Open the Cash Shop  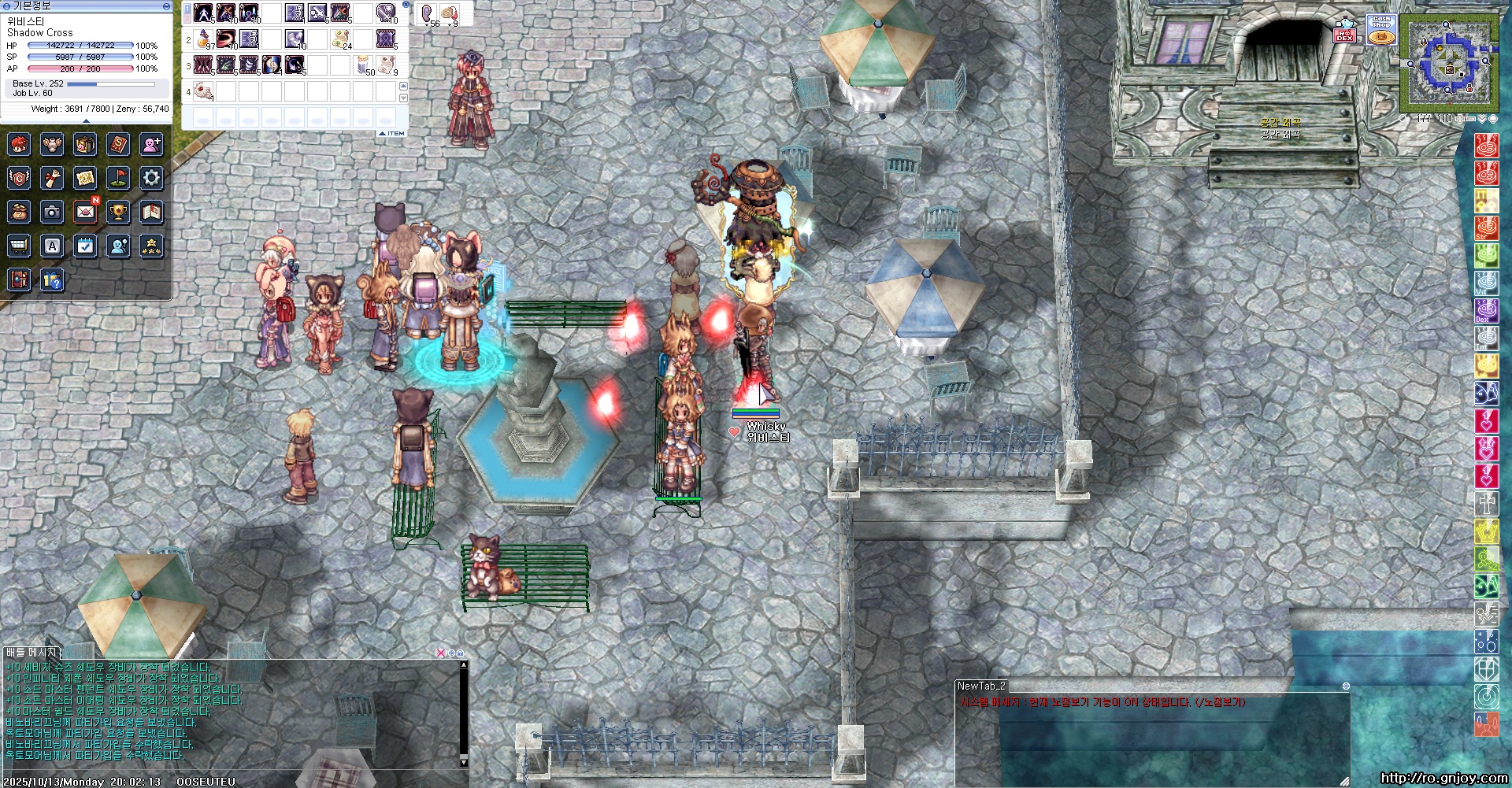(x=1381, y=30)
